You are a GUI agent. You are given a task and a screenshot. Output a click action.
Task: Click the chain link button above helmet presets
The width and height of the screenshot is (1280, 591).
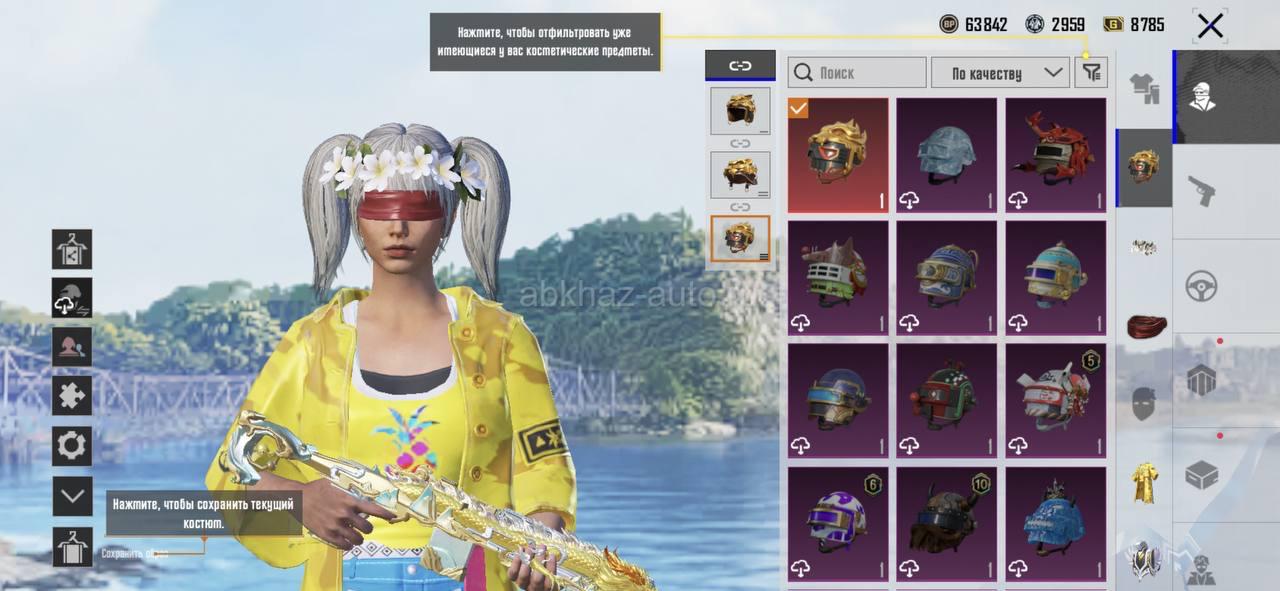[740, 66]
